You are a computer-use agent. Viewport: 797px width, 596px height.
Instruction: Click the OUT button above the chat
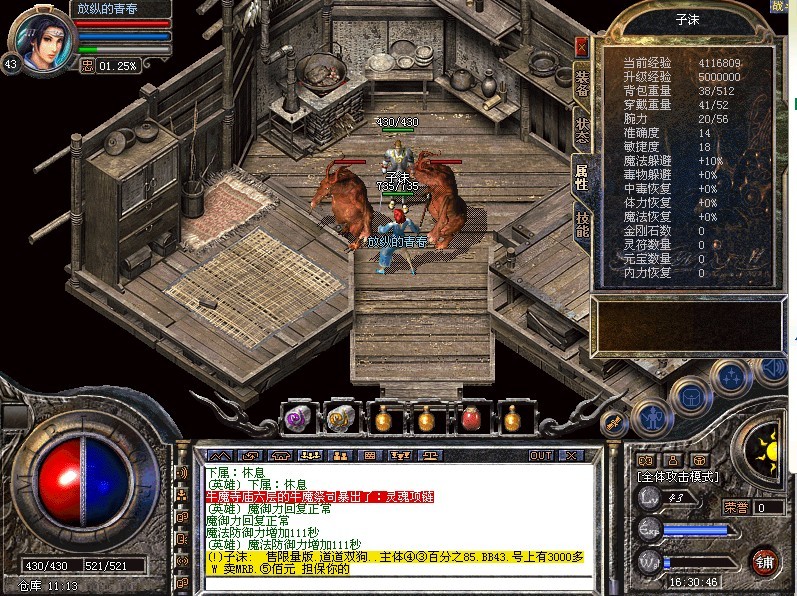tap(541, 455)
